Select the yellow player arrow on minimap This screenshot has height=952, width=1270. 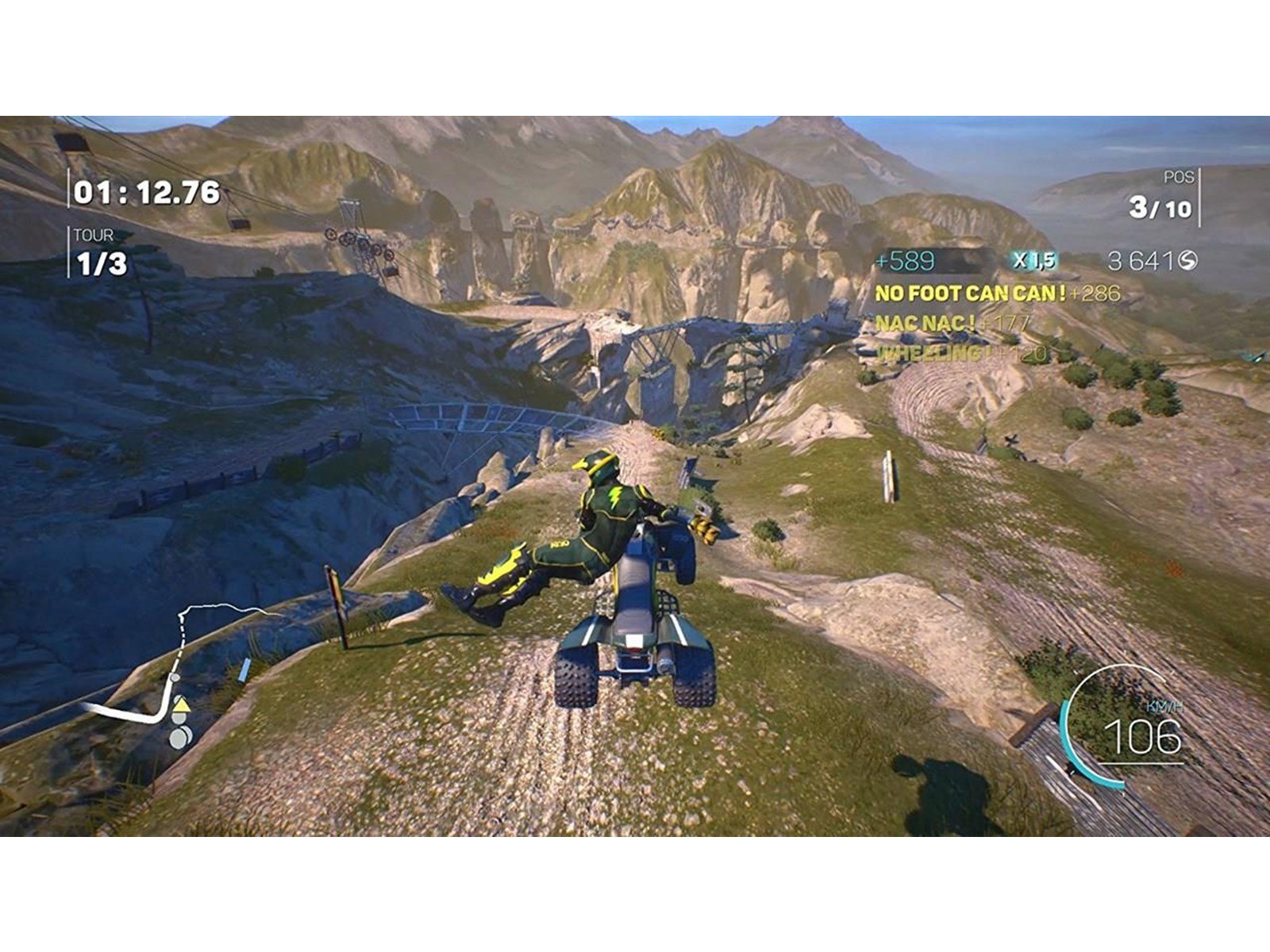click(x=181, y=705)
